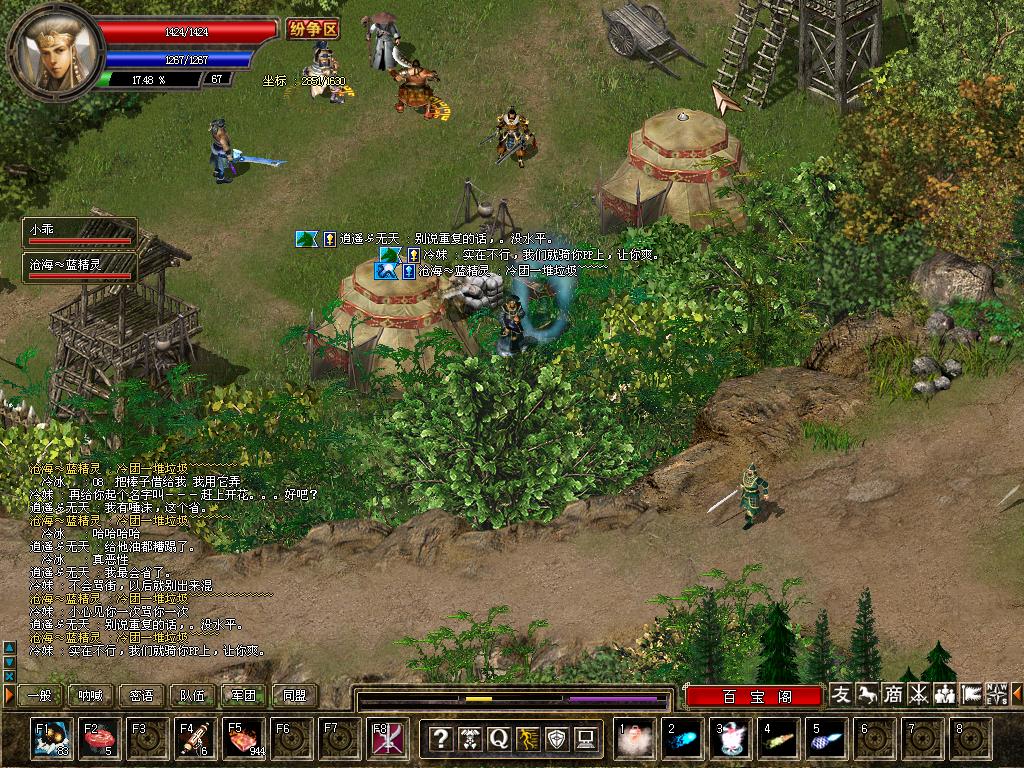
Task: Click the horse mount icon
Action: click(x=867, y=694)
